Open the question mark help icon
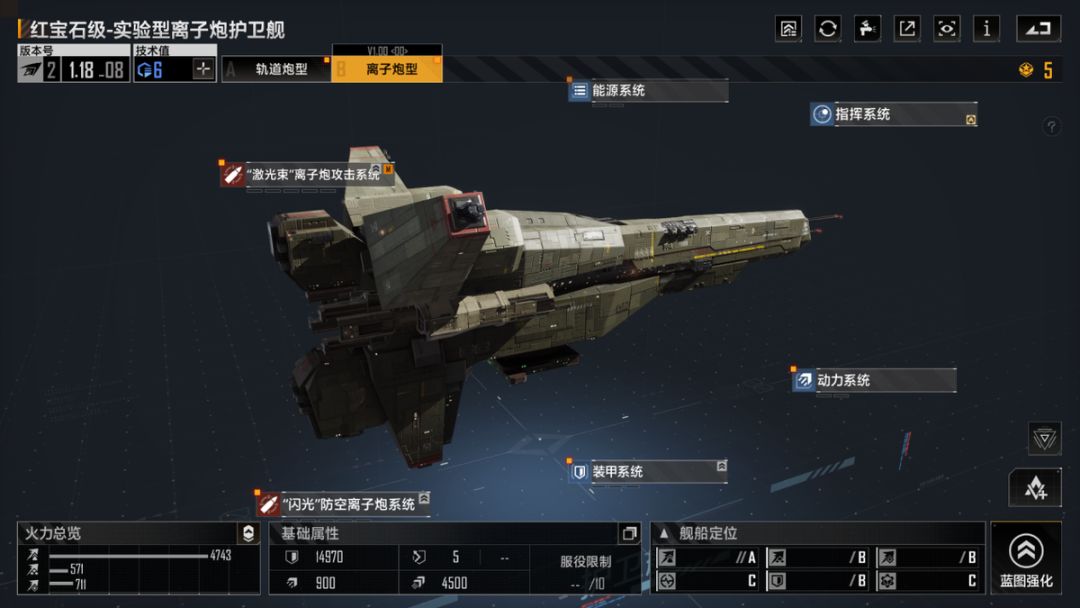This screenshot has width=1080, height=608. click(1051, 126)
